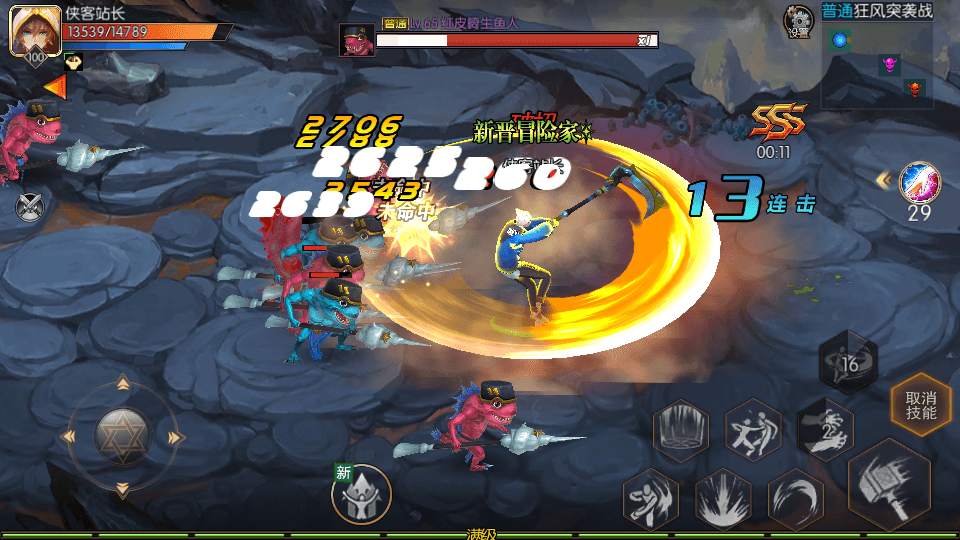Screen dimensions: 960x540
Task: Tap the spinning whirlwind skill showing 16
Action: click(848, 363)
